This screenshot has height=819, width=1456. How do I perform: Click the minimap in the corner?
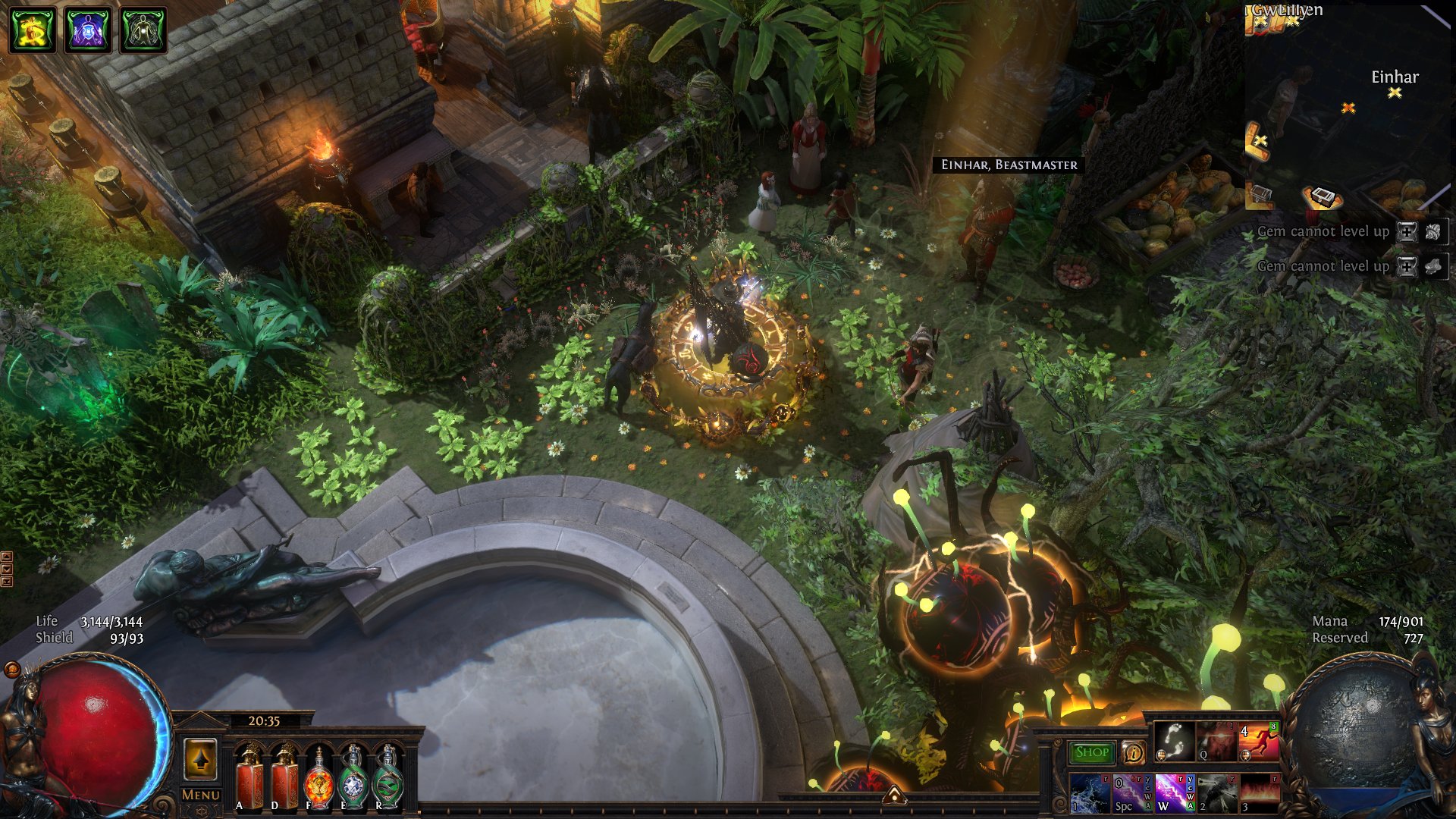(1347, 106)
